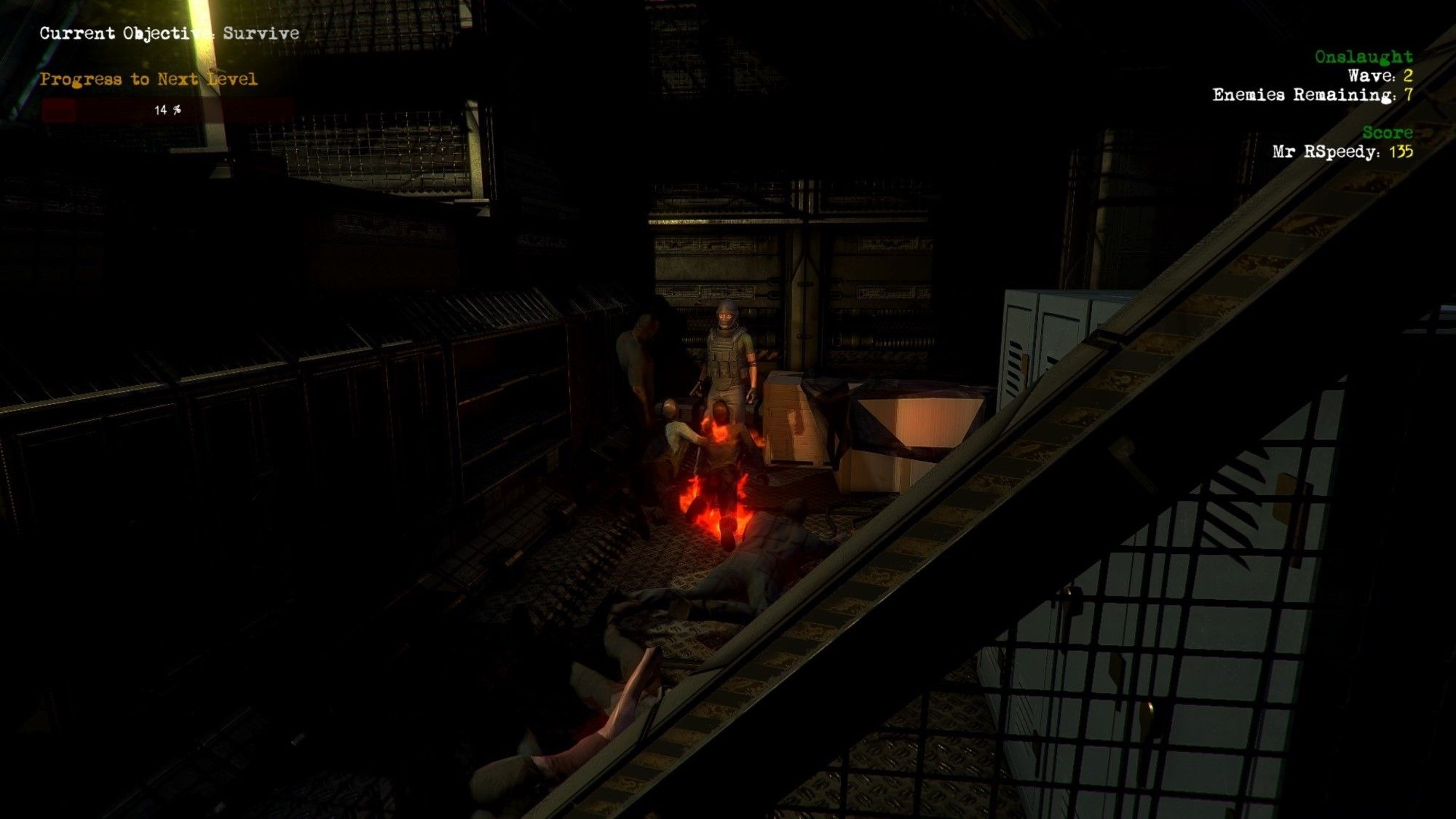Expand the Progress to Next Level panel

pyautogui.click(x=149, y=78)
